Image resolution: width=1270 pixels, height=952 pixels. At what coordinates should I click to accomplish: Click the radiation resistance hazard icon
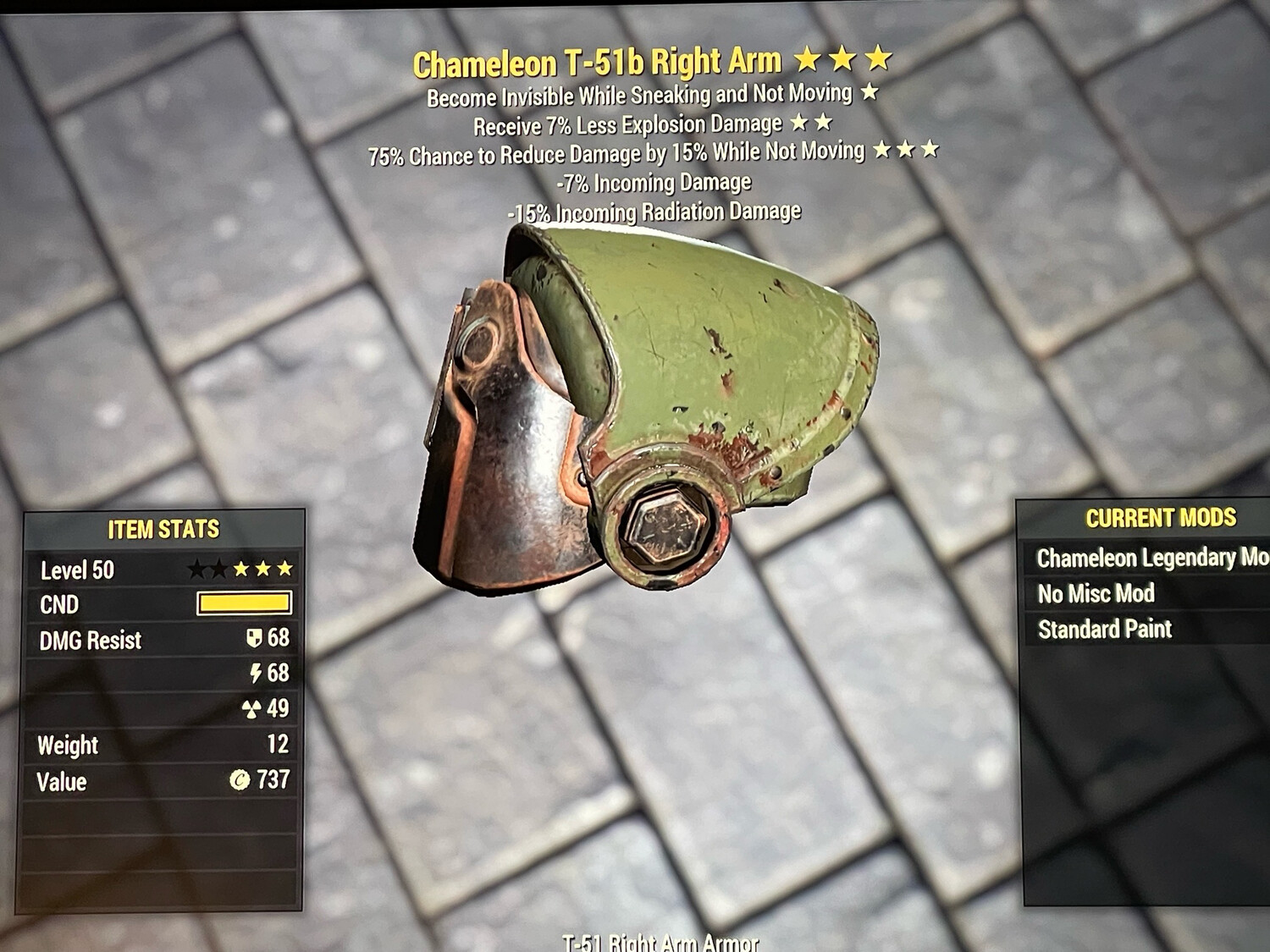pos(254,707)
